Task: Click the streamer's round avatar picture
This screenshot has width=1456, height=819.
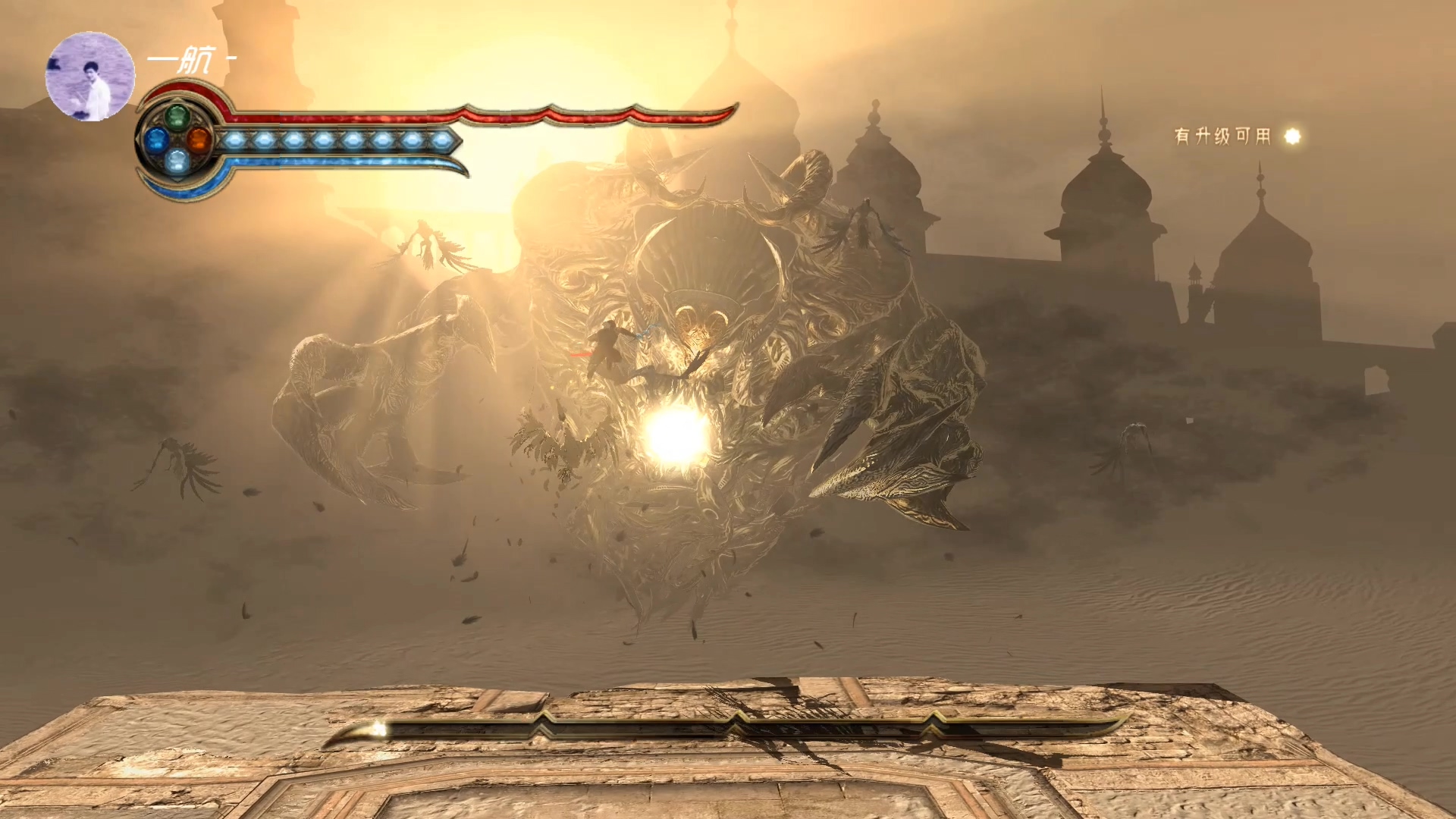Action: coord(90,77)
